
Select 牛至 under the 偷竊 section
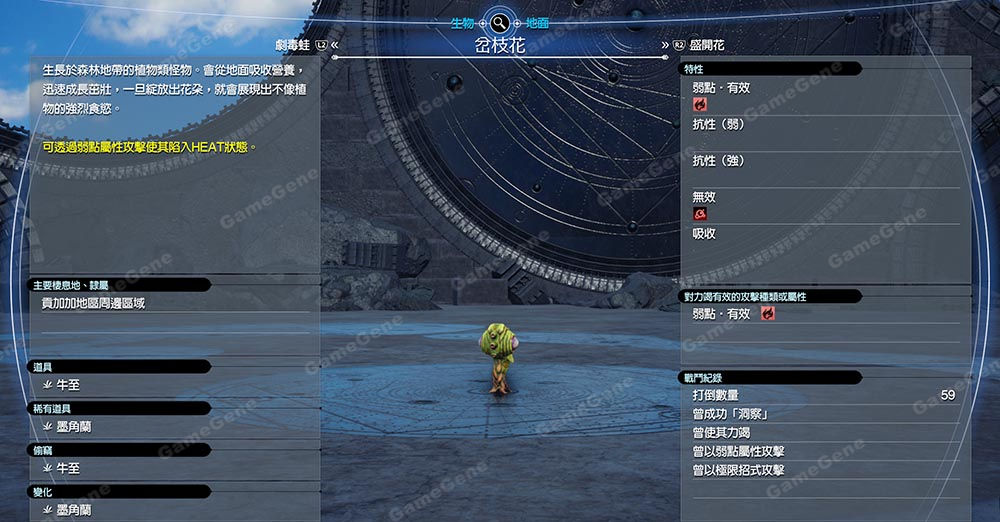pyautogui.click(x=68, y=468)
